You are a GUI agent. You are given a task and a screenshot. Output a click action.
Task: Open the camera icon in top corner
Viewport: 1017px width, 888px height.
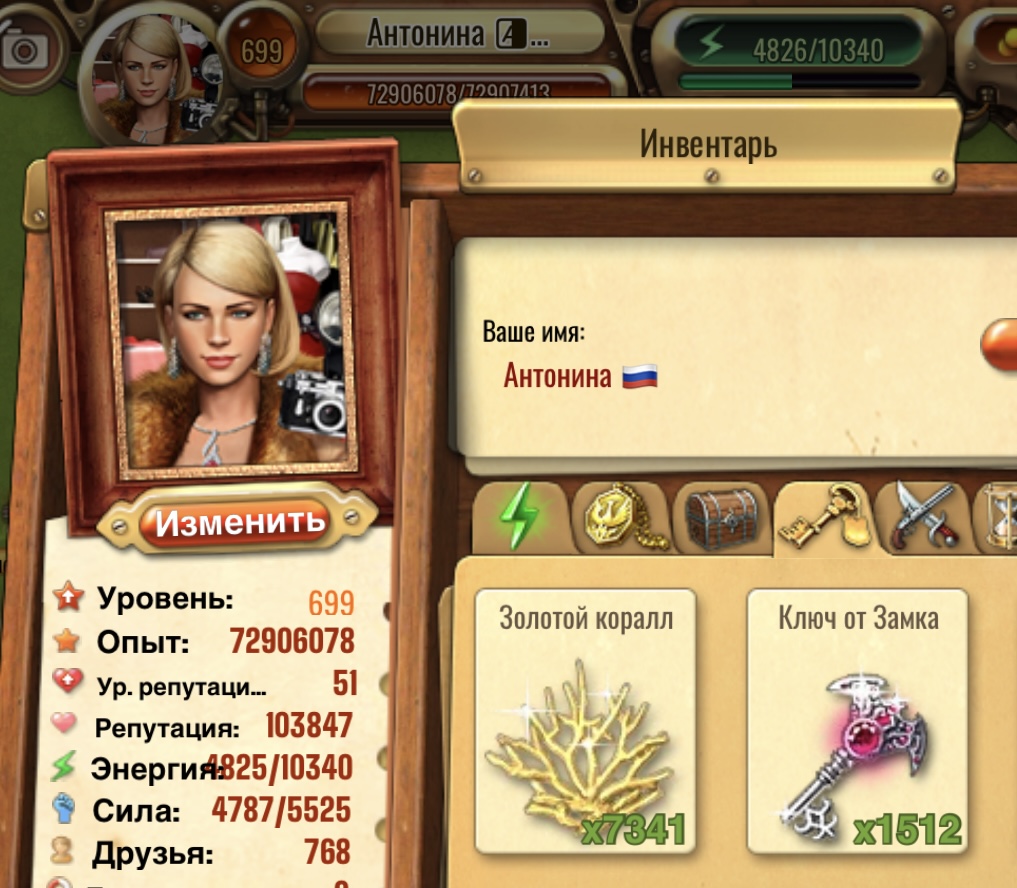[x=26, y=50]
